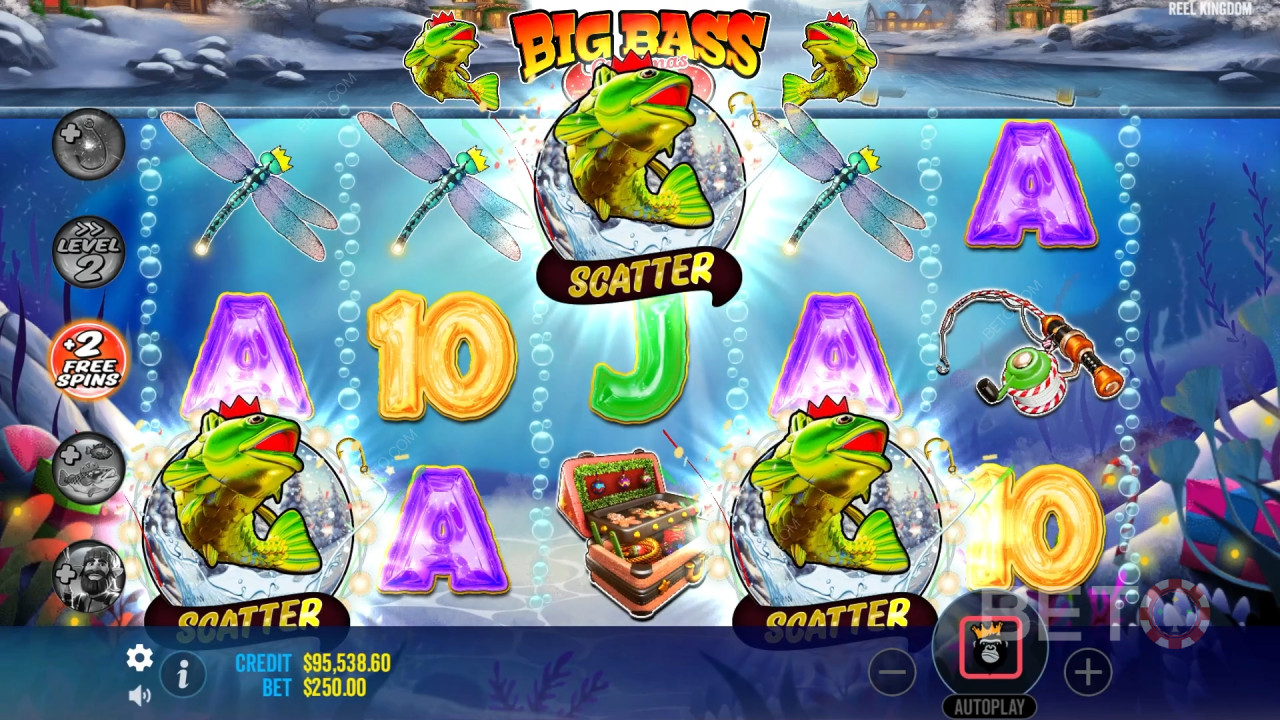
Task: Open the Autoplay options
Action: 989,707
